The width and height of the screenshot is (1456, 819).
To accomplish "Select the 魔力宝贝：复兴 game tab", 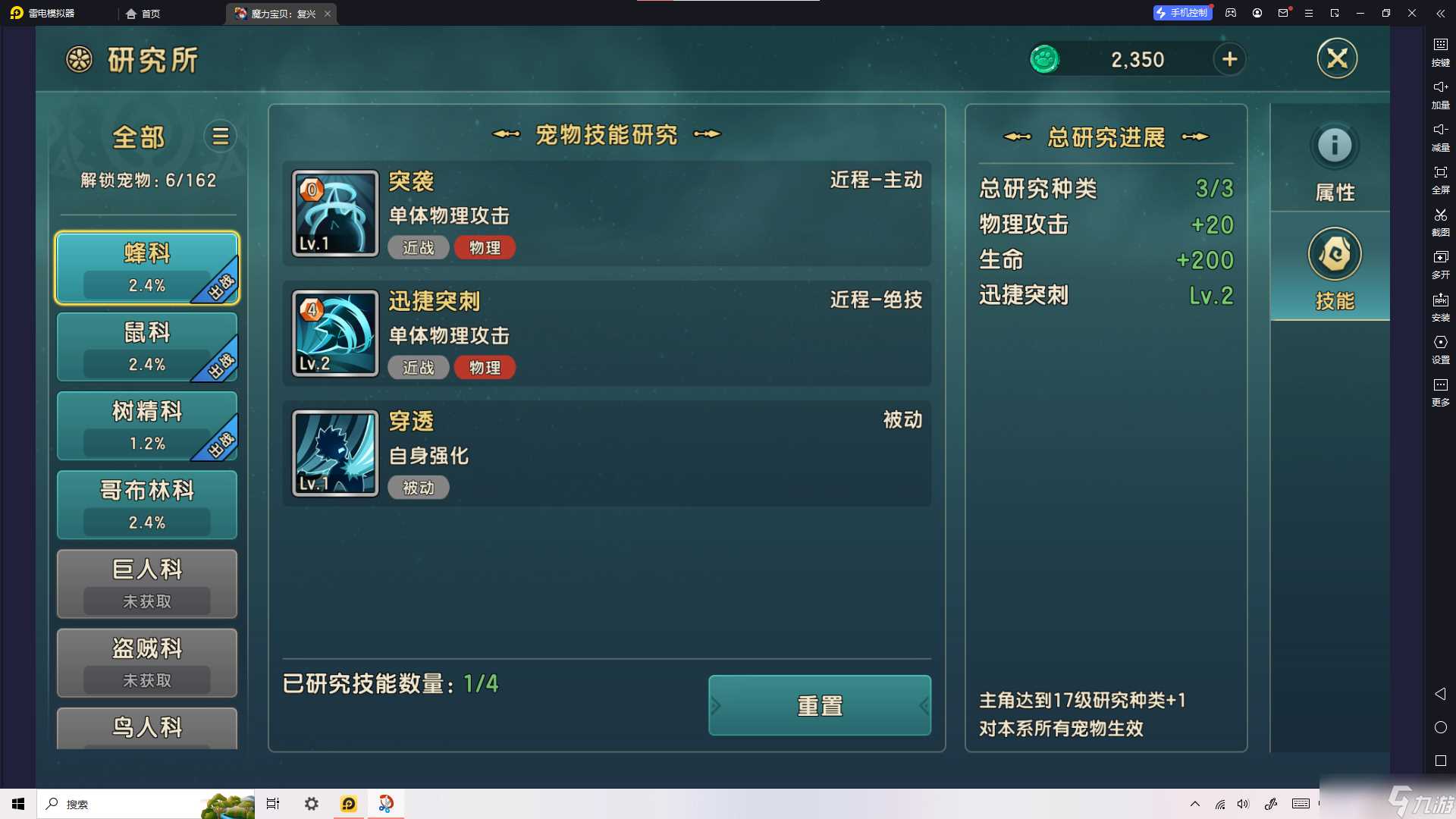I will pyautogui.click(x=281, y=13).
